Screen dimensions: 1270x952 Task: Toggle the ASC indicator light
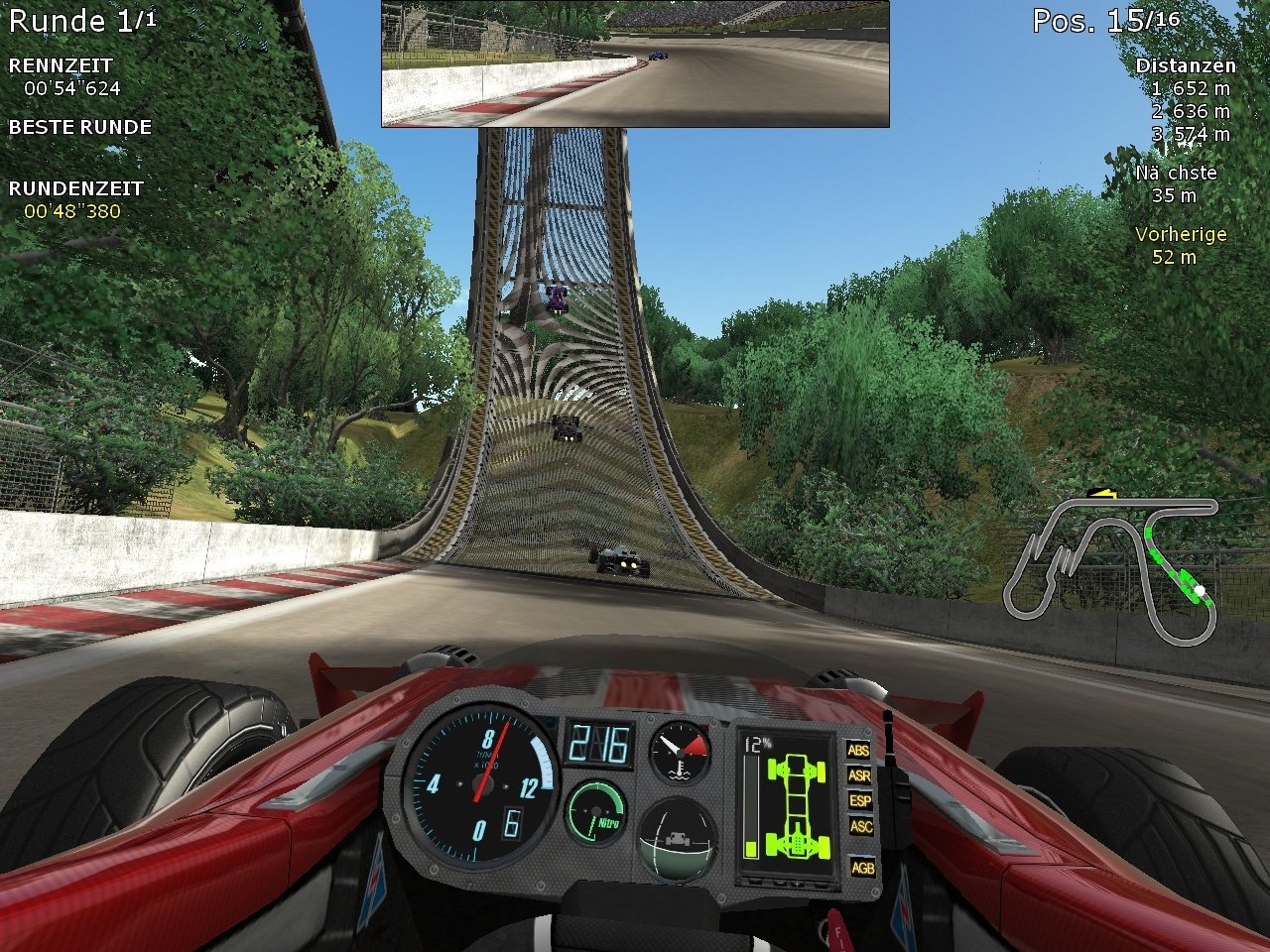[860, 825]
